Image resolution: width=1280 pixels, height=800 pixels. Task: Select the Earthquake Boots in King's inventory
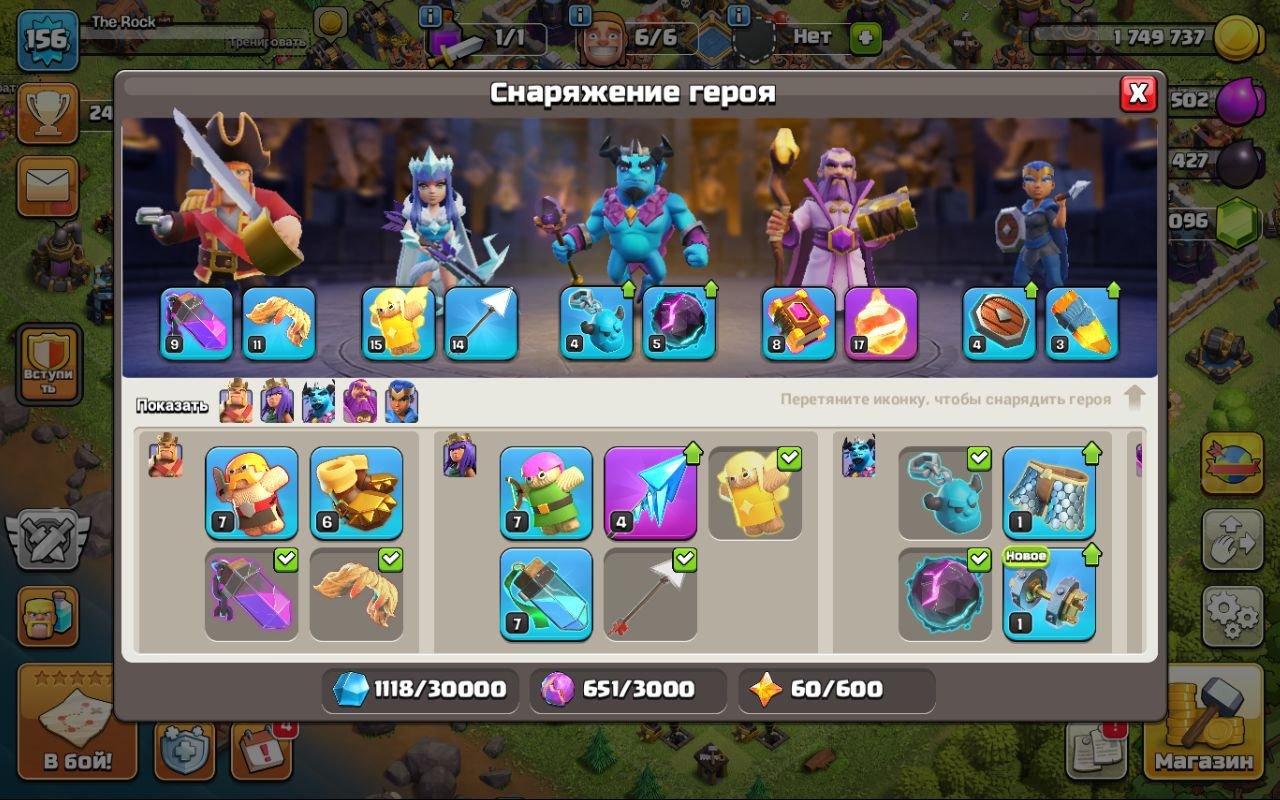point(356,490)
